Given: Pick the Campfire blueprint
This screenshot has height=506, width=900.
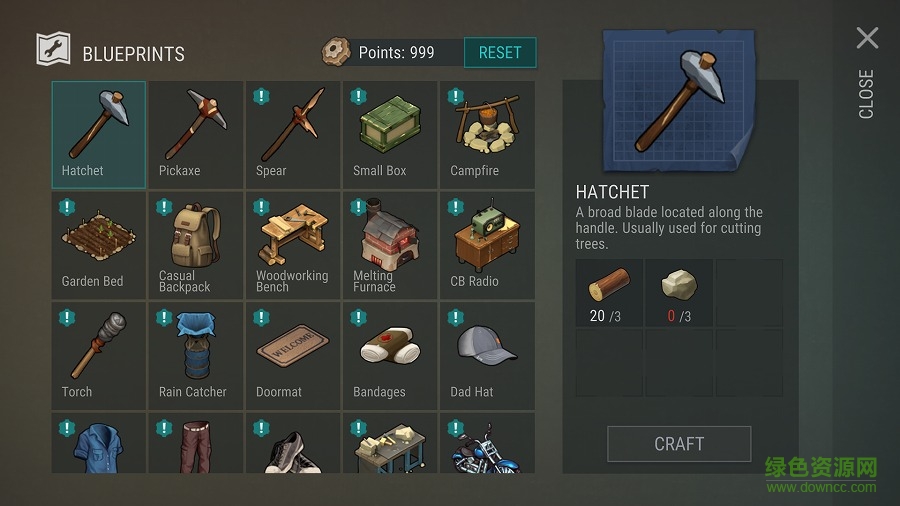Looking at the screenshot, I should pyautogui.click(x=486, y=133).
